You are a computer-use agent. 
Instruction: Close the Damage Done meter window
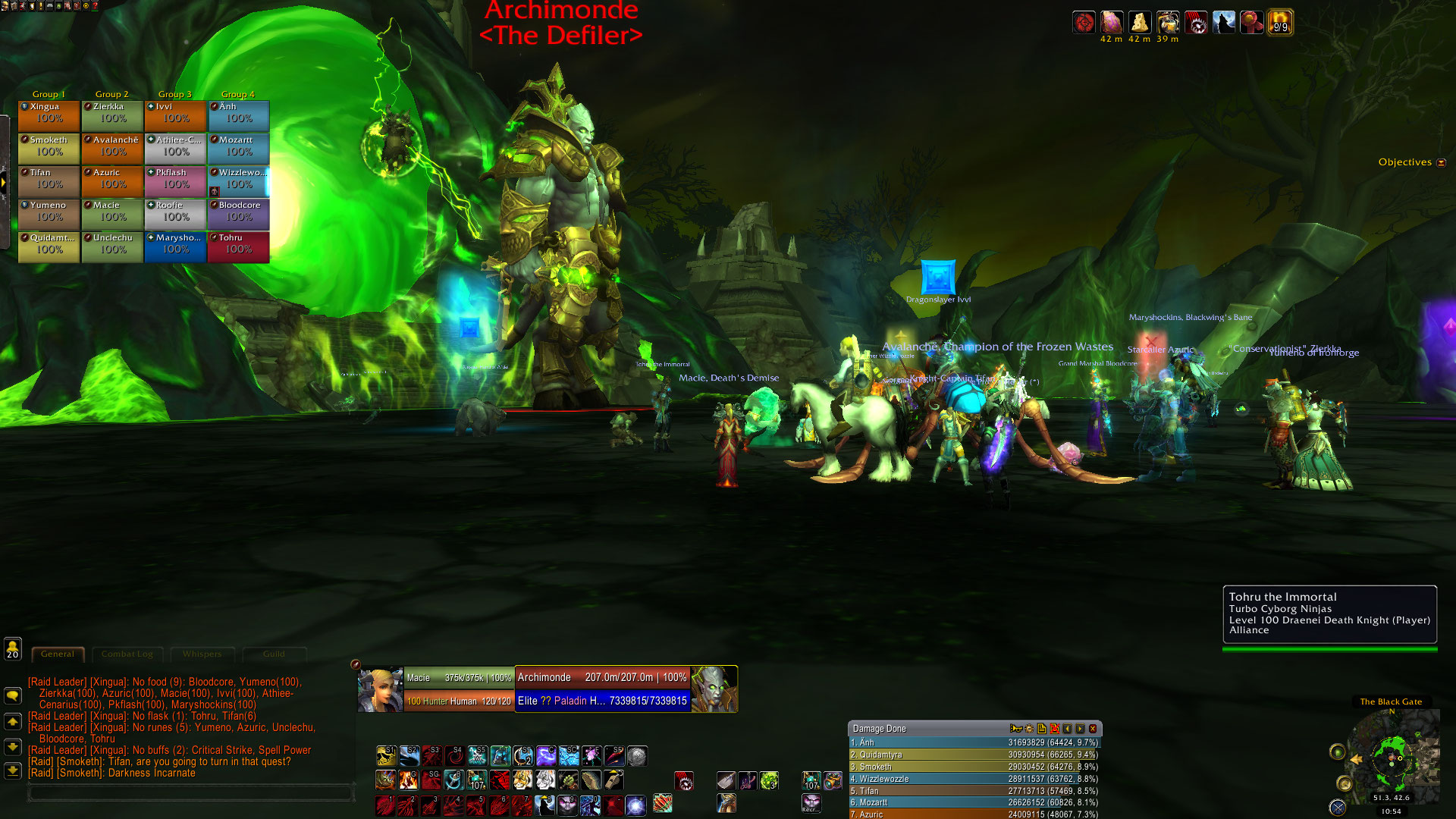click(x=1093, y=729)
